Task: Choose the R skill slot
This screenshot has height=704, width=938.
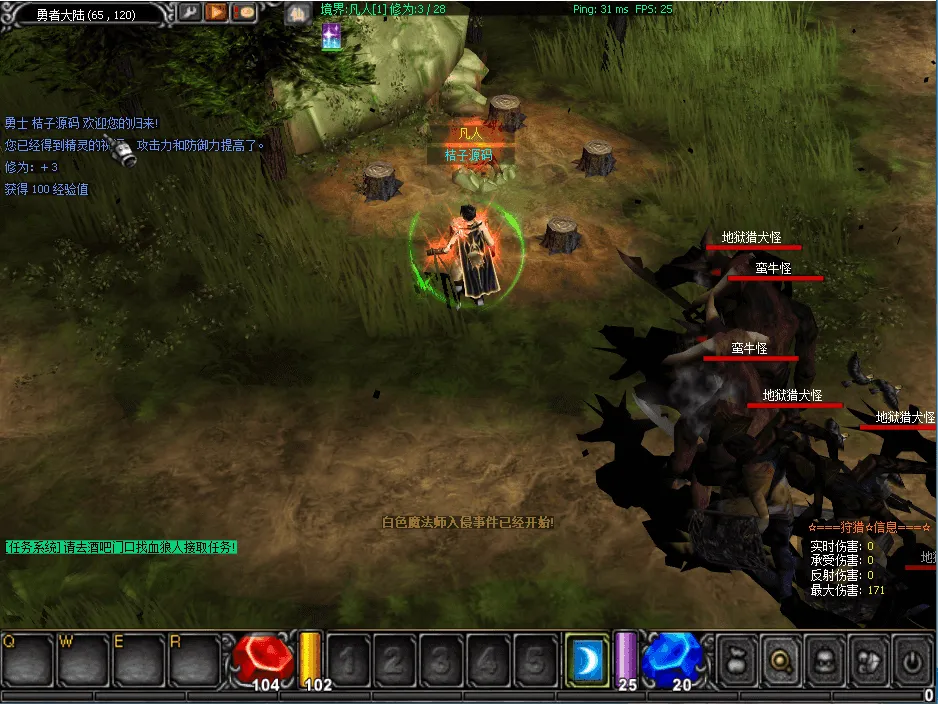Action: 193,660
